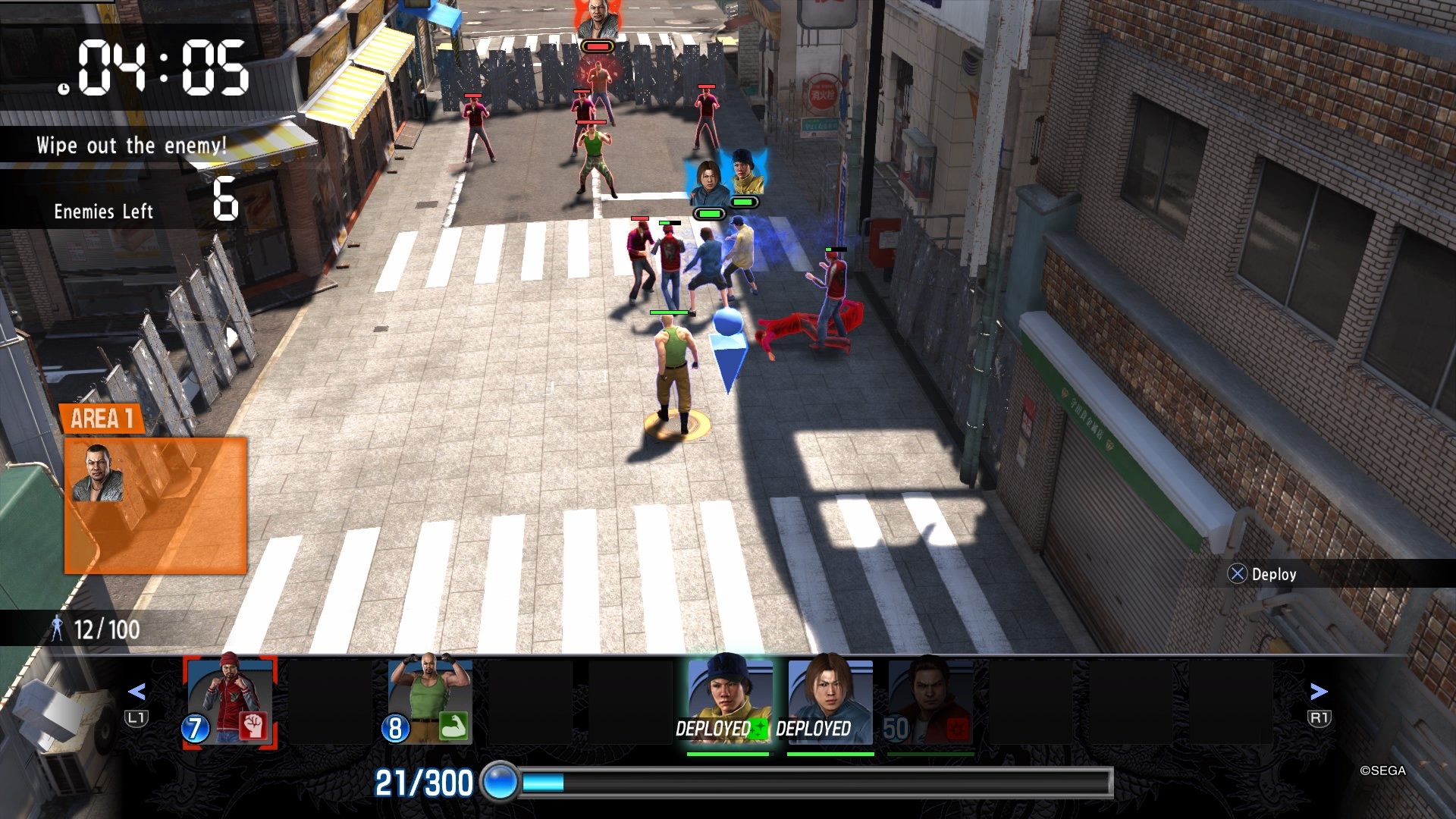
Task: Select the deployed long-haired fighter's card
Action: click(829, 694)
